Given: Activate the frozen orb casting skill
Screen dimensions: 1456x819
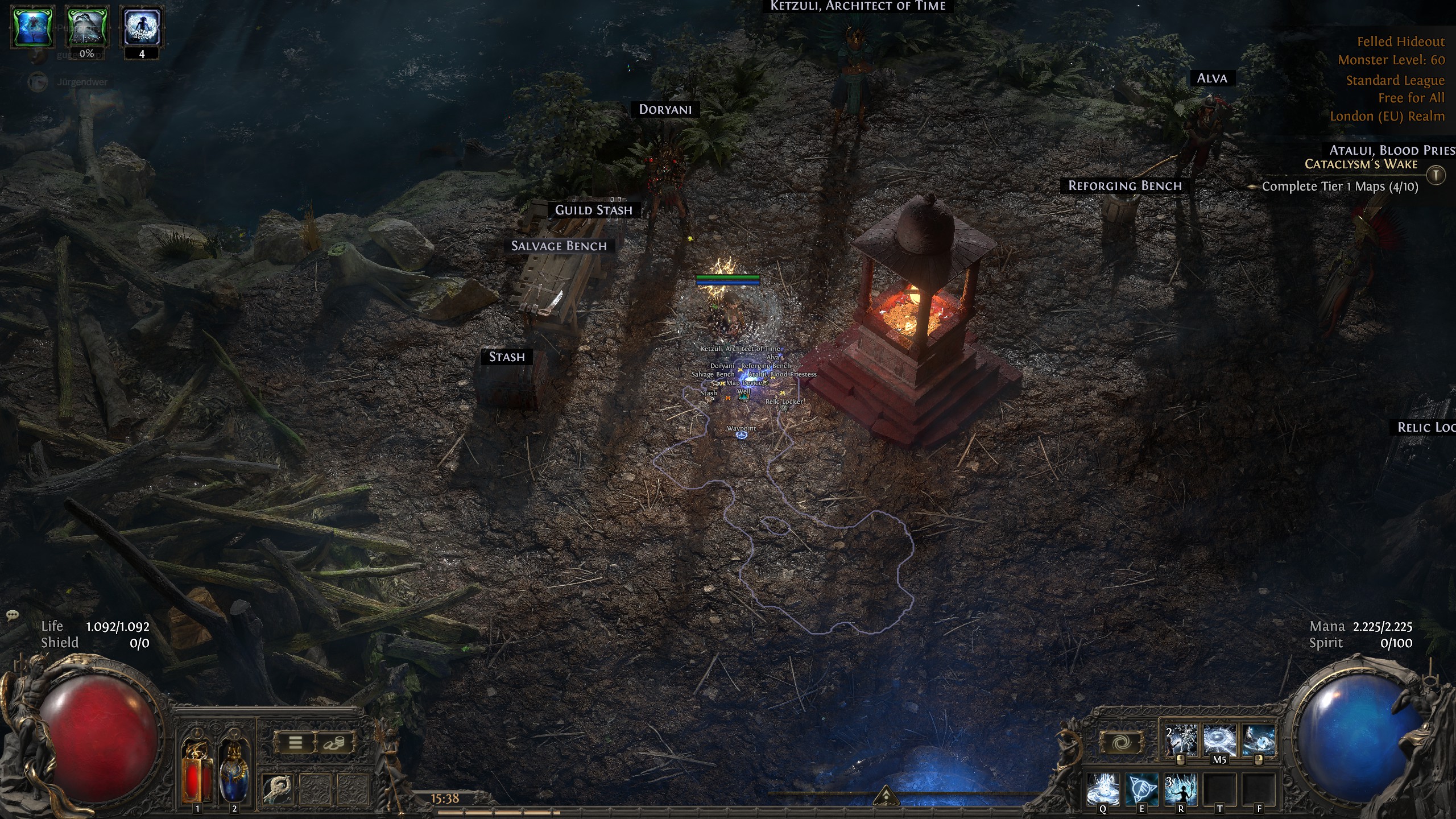Looking at the screenshot, I should coord(1258,741).
